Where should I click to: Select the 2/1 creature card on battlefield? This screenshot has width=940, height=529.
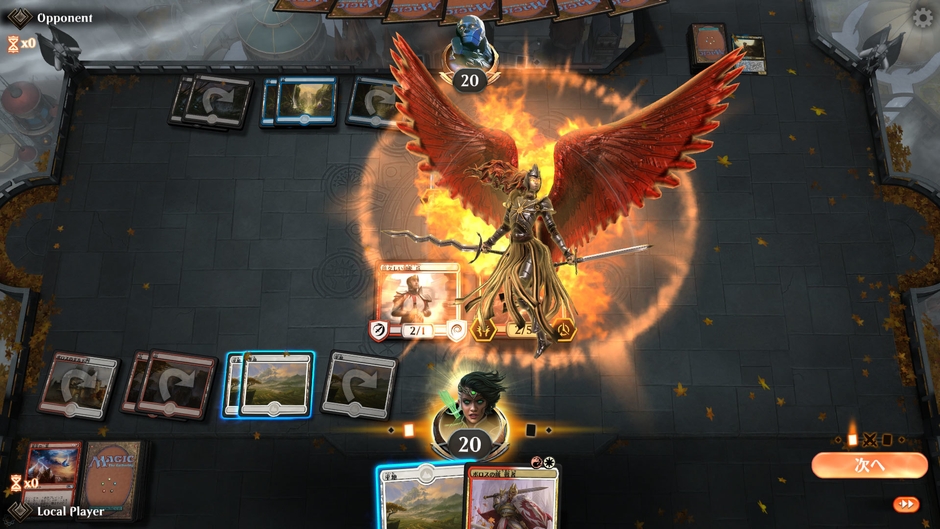tap(419, 301)
